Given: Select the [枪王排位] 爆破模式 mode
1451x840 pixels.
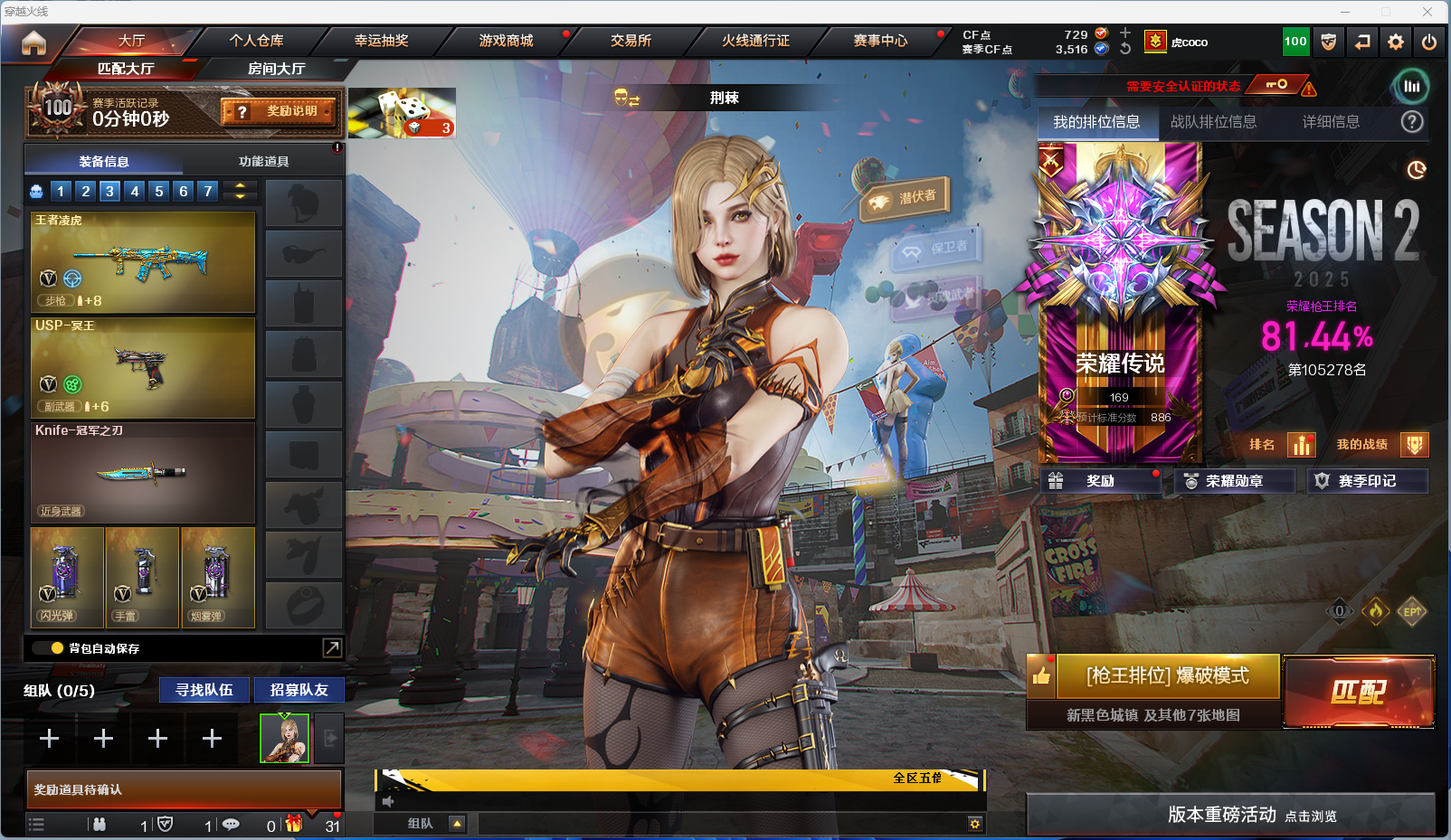Looking at the screenshot, I should pyautogui.click(x=1167, y=676).
